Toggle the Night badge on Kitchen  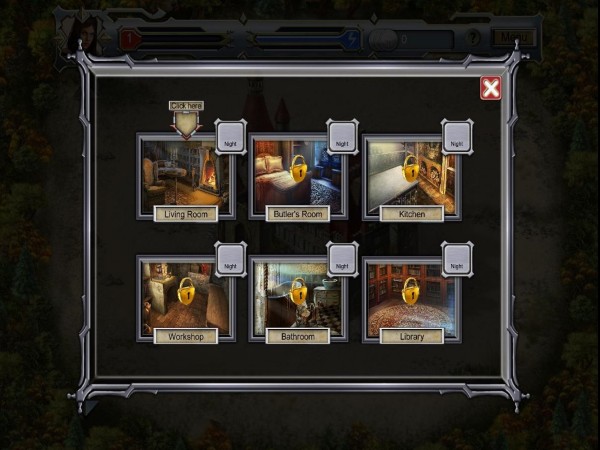pyautogui.click(x=456, y=138)
